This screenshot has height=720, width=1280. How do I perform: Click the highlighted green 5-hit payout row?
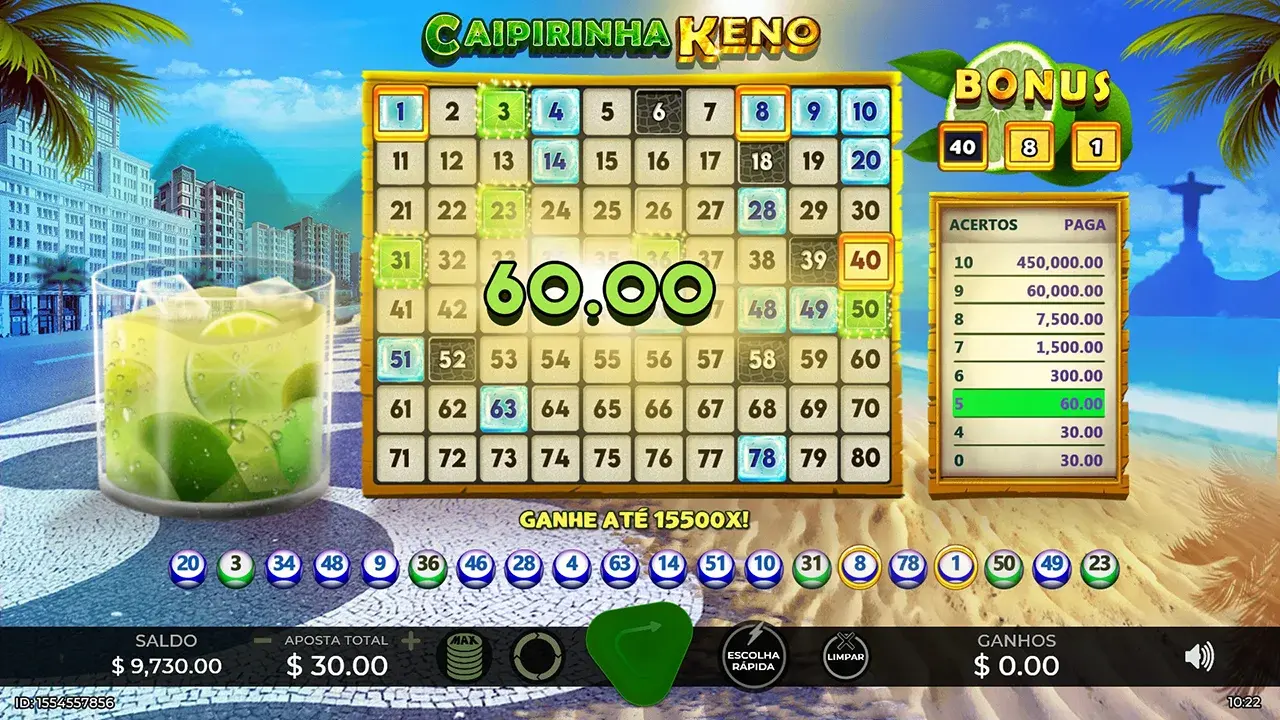(1025, 402)
